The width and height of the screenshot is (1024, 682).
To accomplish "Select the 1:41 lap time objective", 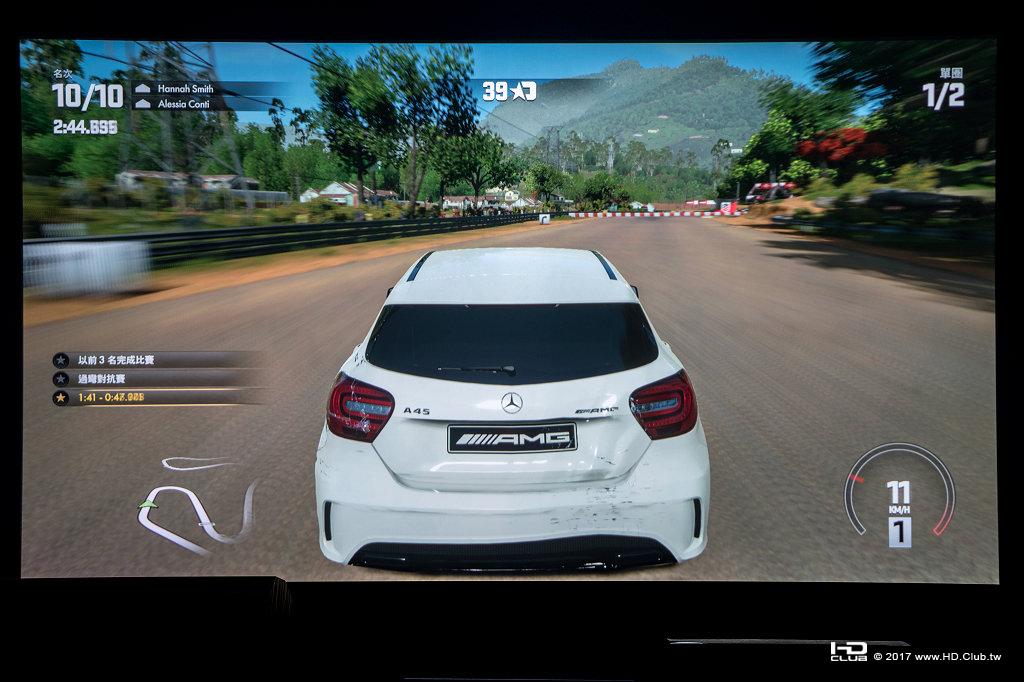I will [110, 397].
